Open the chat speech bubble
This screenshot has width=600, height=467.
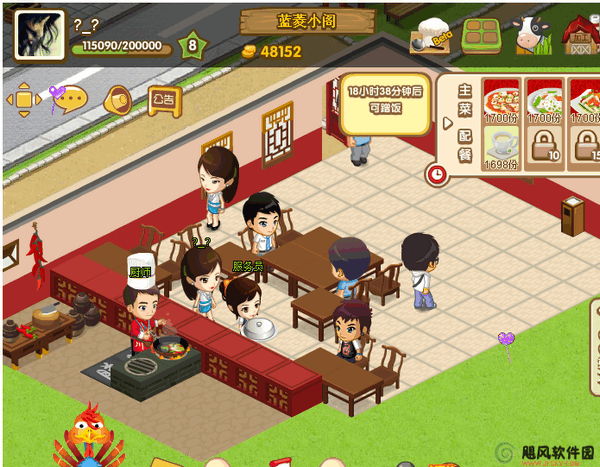click(68, 99)
